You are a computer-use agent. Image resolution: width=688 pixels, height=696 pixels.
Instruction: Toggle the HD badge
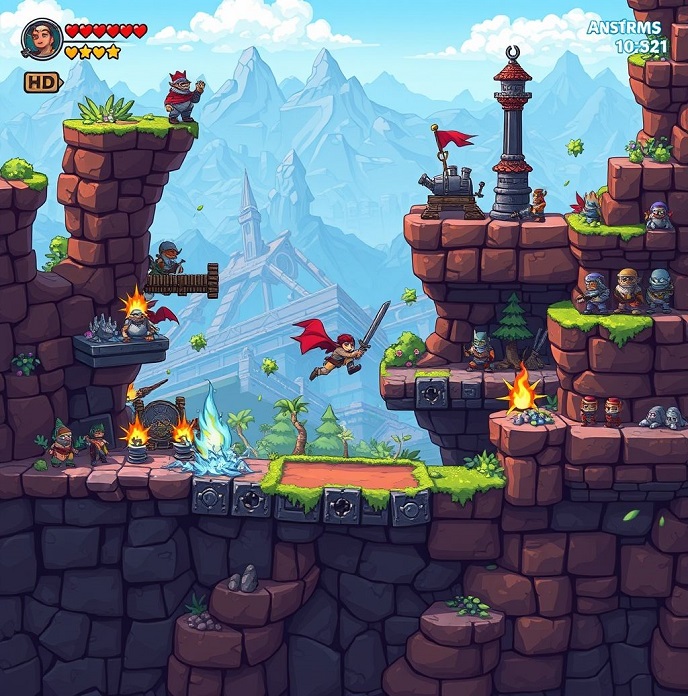point(42,82)
